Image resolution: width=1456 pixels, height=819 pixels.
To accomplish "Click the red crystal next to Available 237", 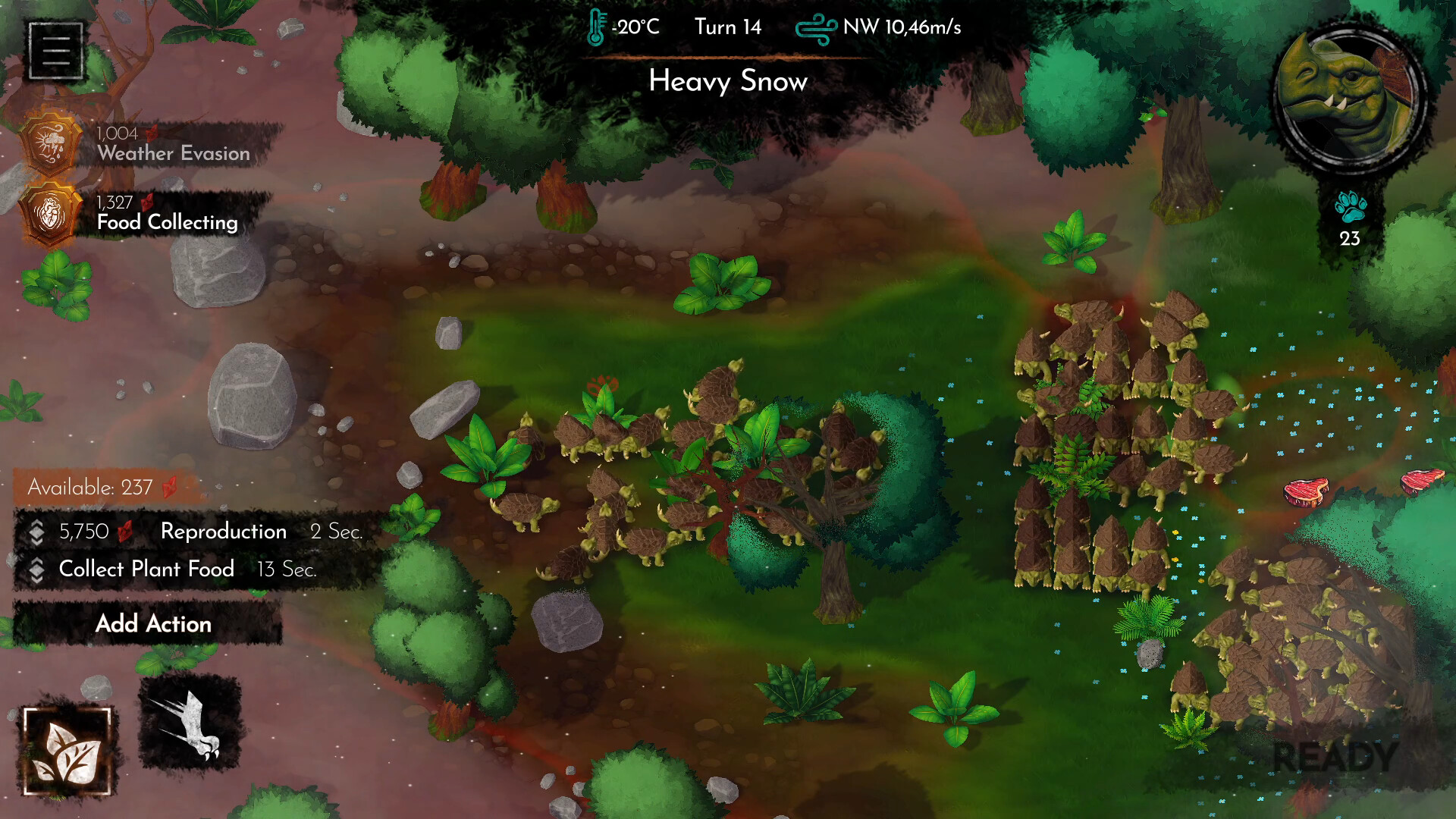I will pyautogui.click(x=168, y=488).
